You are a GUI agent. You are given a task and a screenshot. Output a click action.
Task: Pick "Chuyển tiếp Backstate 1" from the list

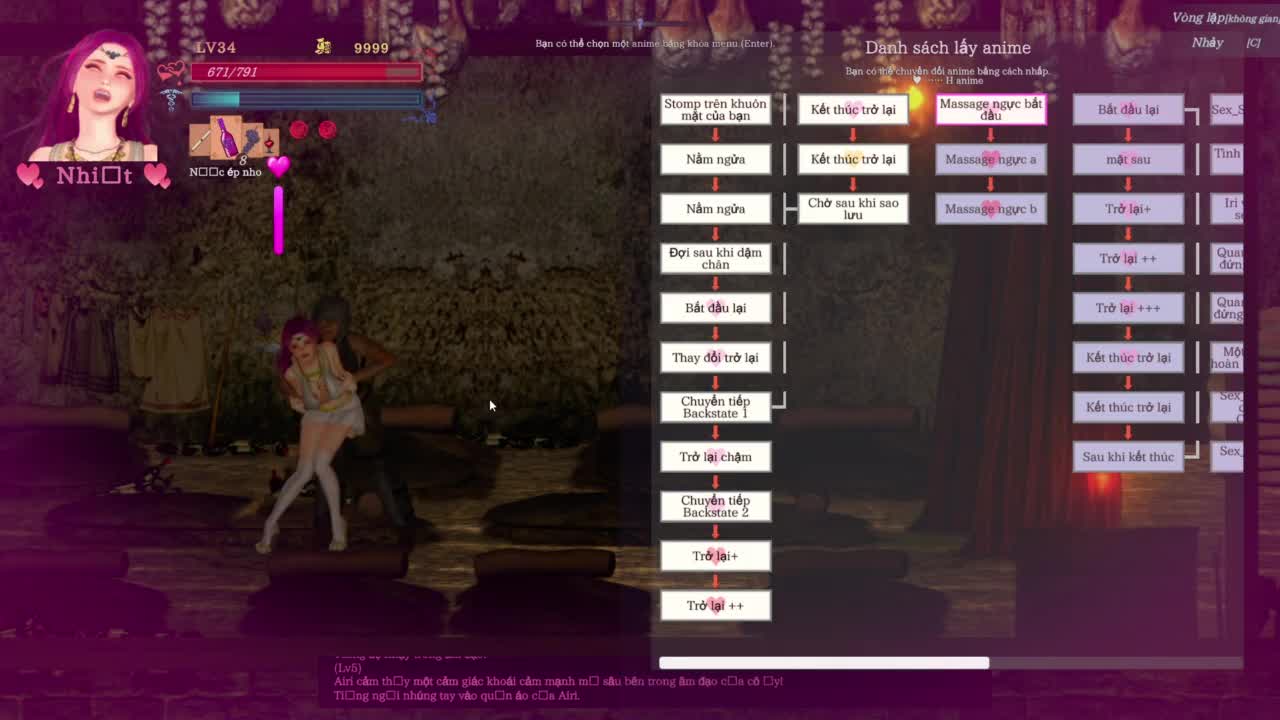[715, 407]
